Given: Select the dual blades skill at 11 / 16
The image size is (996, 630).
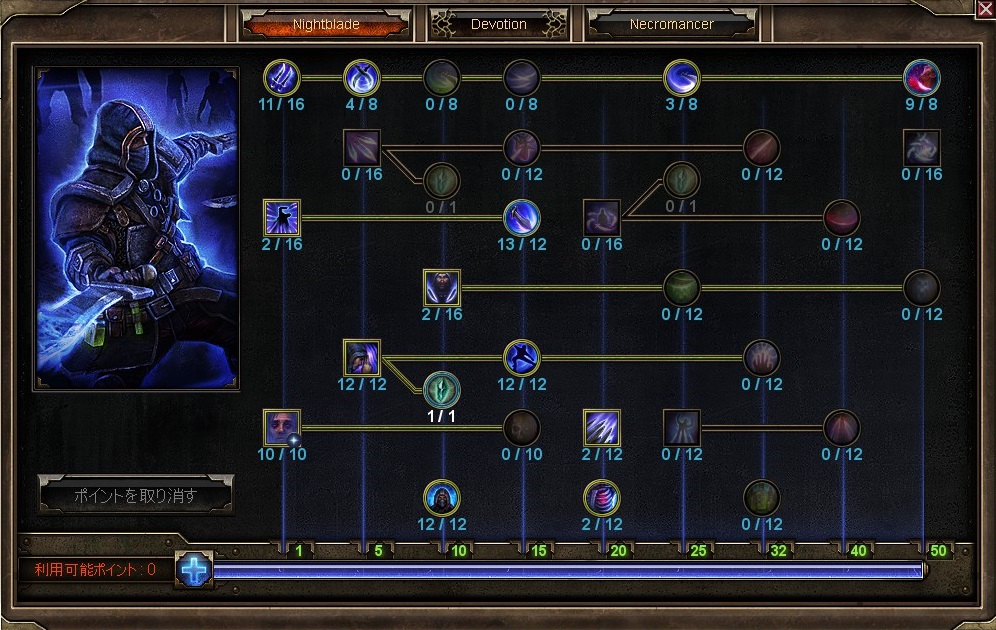Looking at the screenshot, I should [282, 77].
